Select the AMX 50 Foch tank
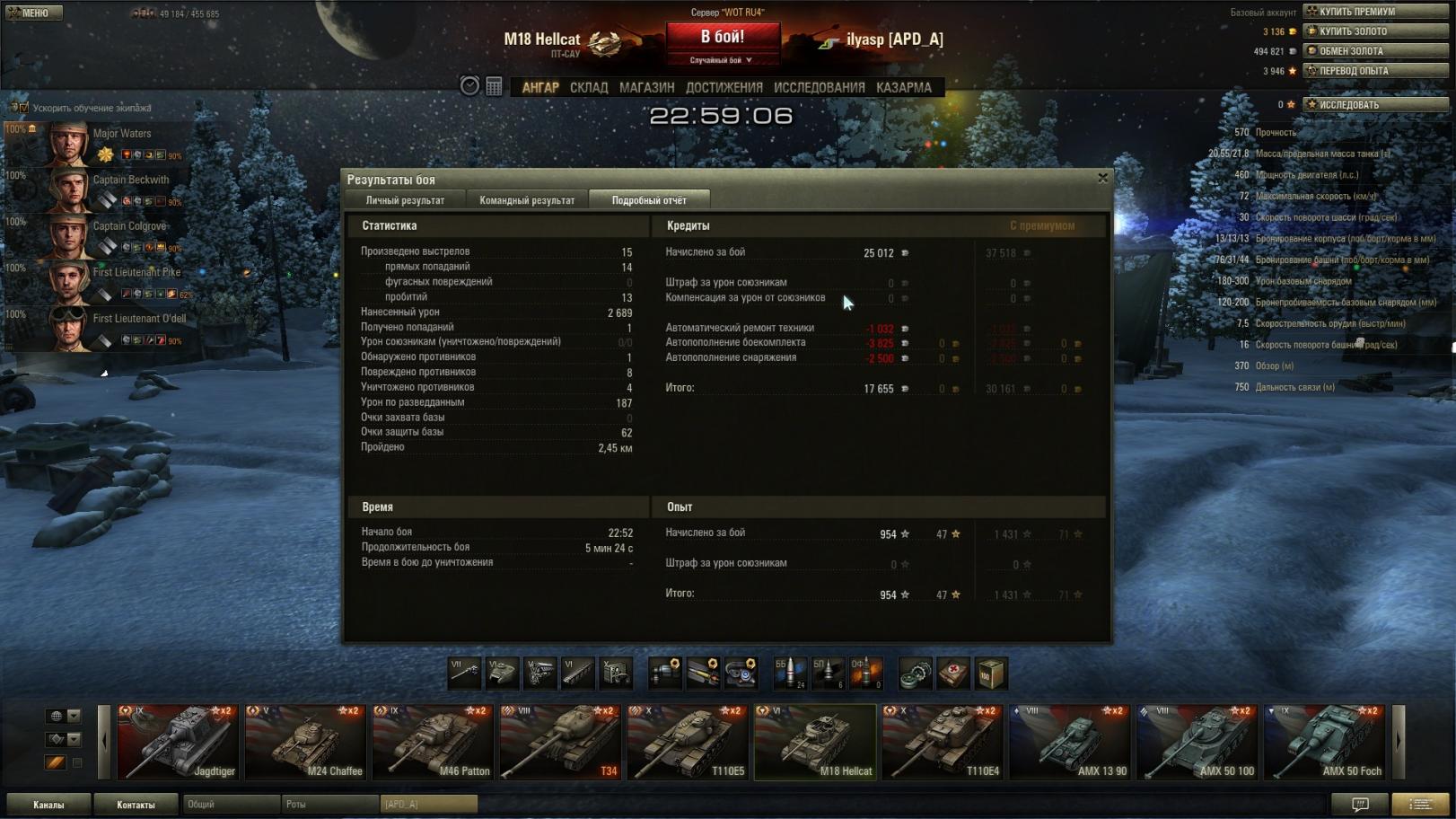 [1325, 742]
